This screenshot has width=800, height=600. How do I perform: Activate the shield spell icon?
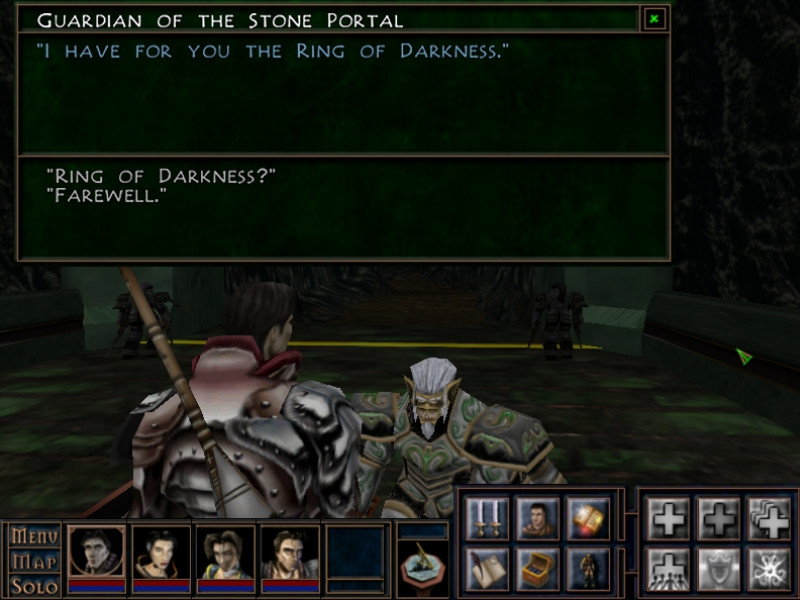(x=717, y=569)
